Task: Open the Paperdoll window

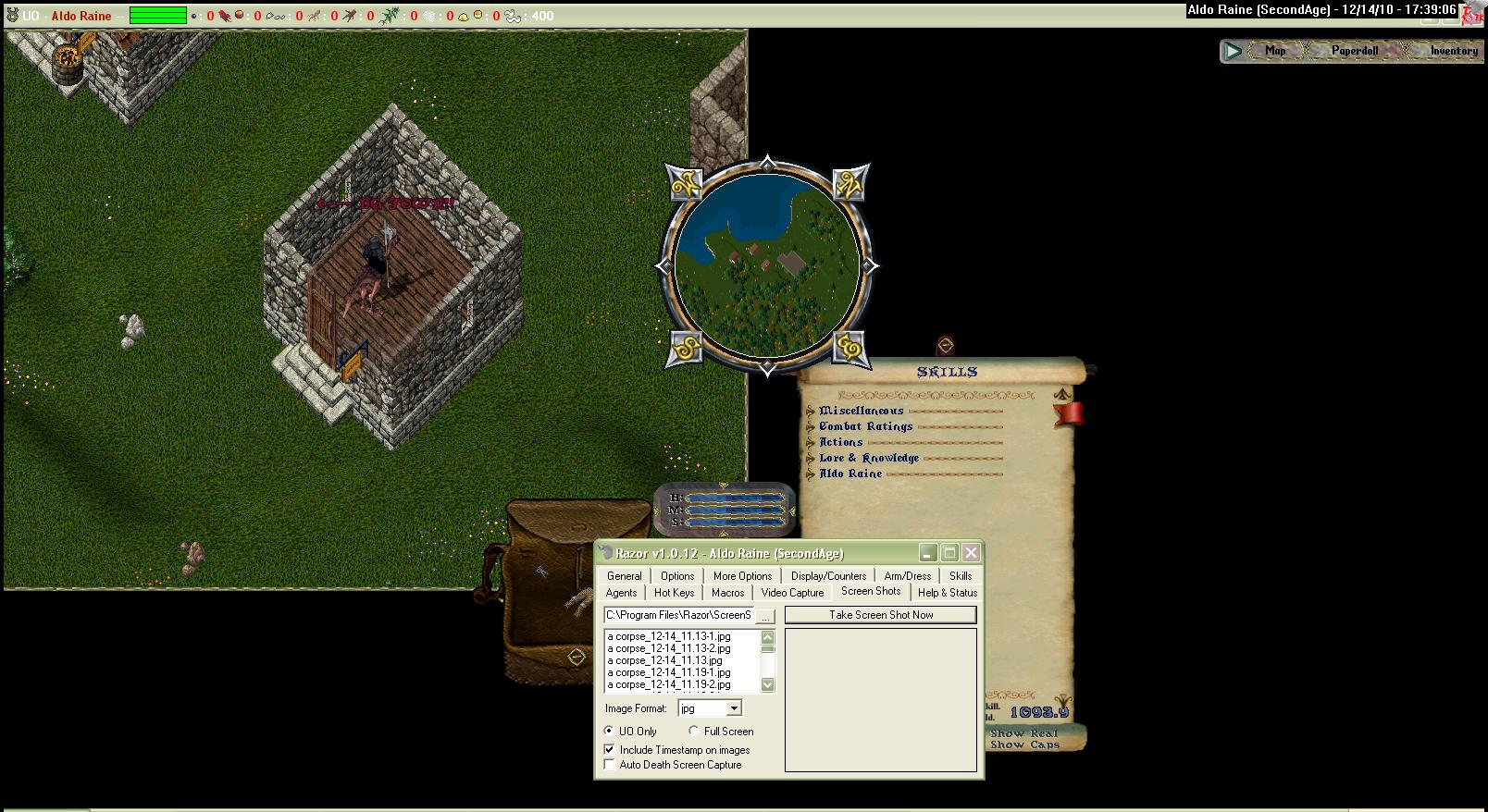Action: click(1354, 51)
